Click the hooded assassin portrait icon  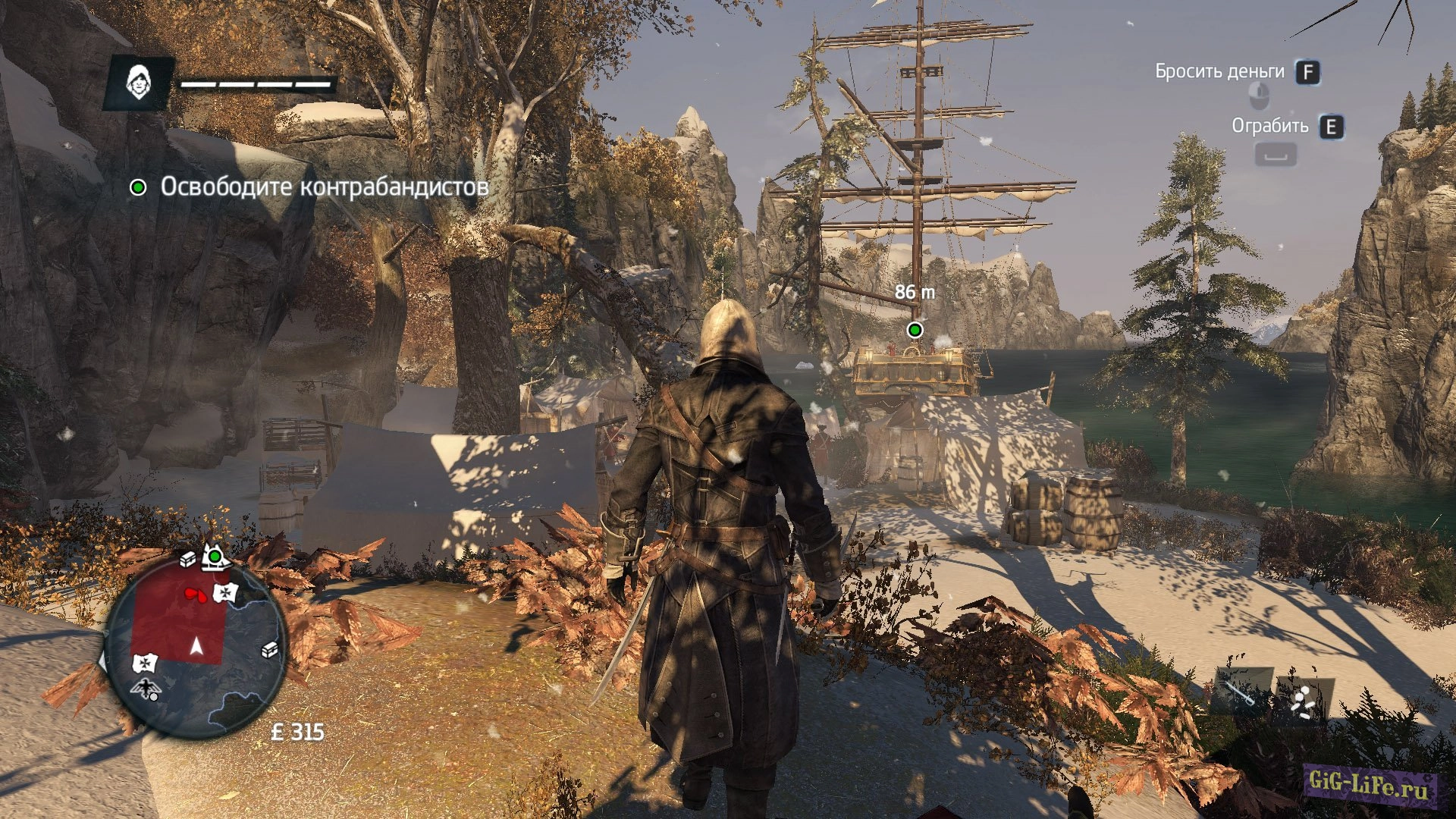[137, 83]
